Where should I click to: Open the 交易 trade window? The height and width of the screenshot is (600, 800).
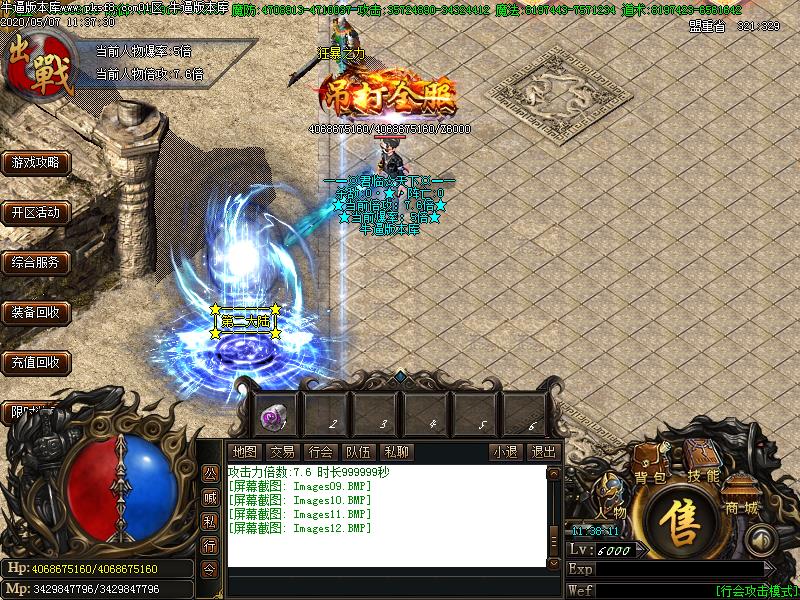pyautogui.click(x=282, y=452)
